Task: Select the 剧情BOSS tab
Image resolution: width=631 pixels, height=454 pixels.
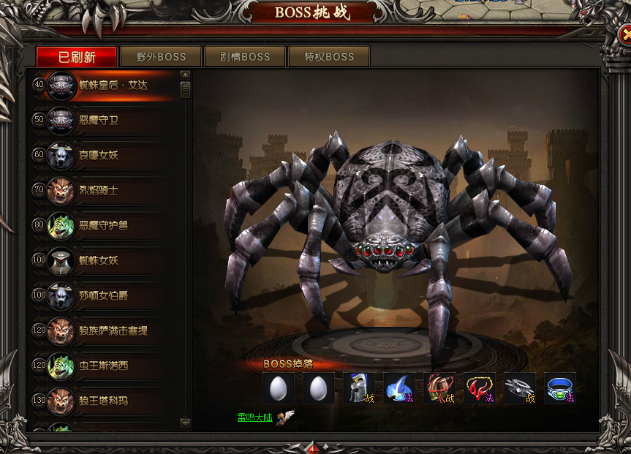Action: click(x=244, y=57)
